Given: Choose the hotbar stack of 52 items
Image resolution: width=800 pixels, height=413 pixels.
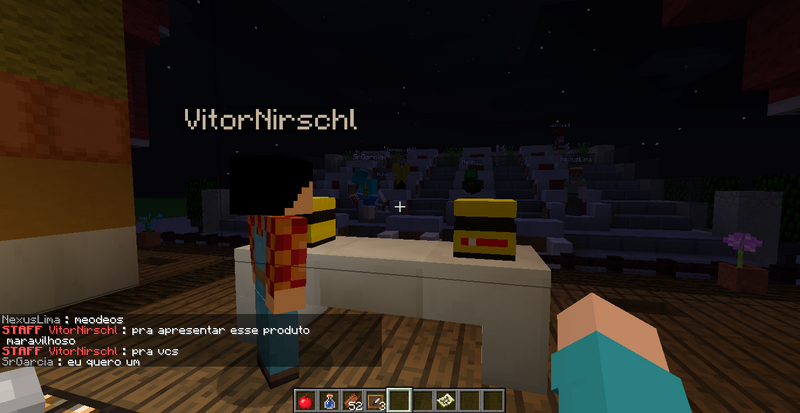Looking at the screenshot, I should (x=351, y=401).
